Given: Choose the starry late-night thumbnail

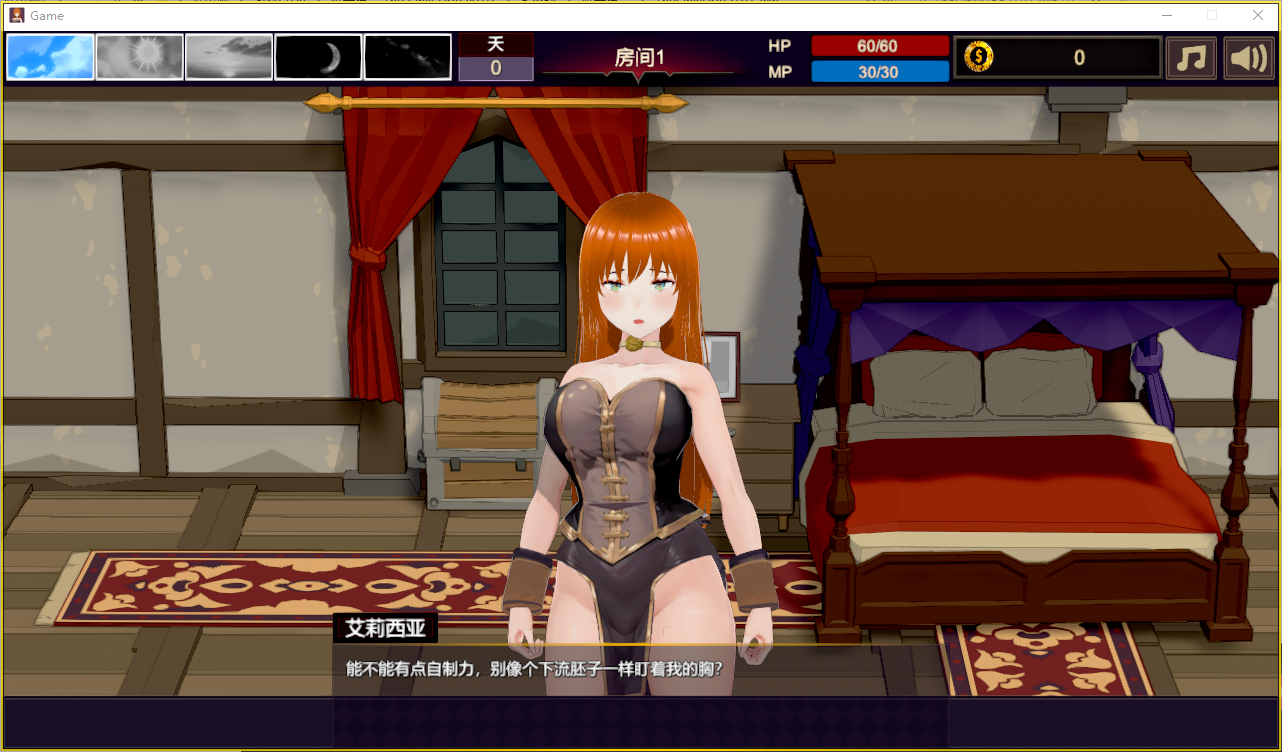Looking at the screenshot, I should pyautogui.click(x=407, y=57).
